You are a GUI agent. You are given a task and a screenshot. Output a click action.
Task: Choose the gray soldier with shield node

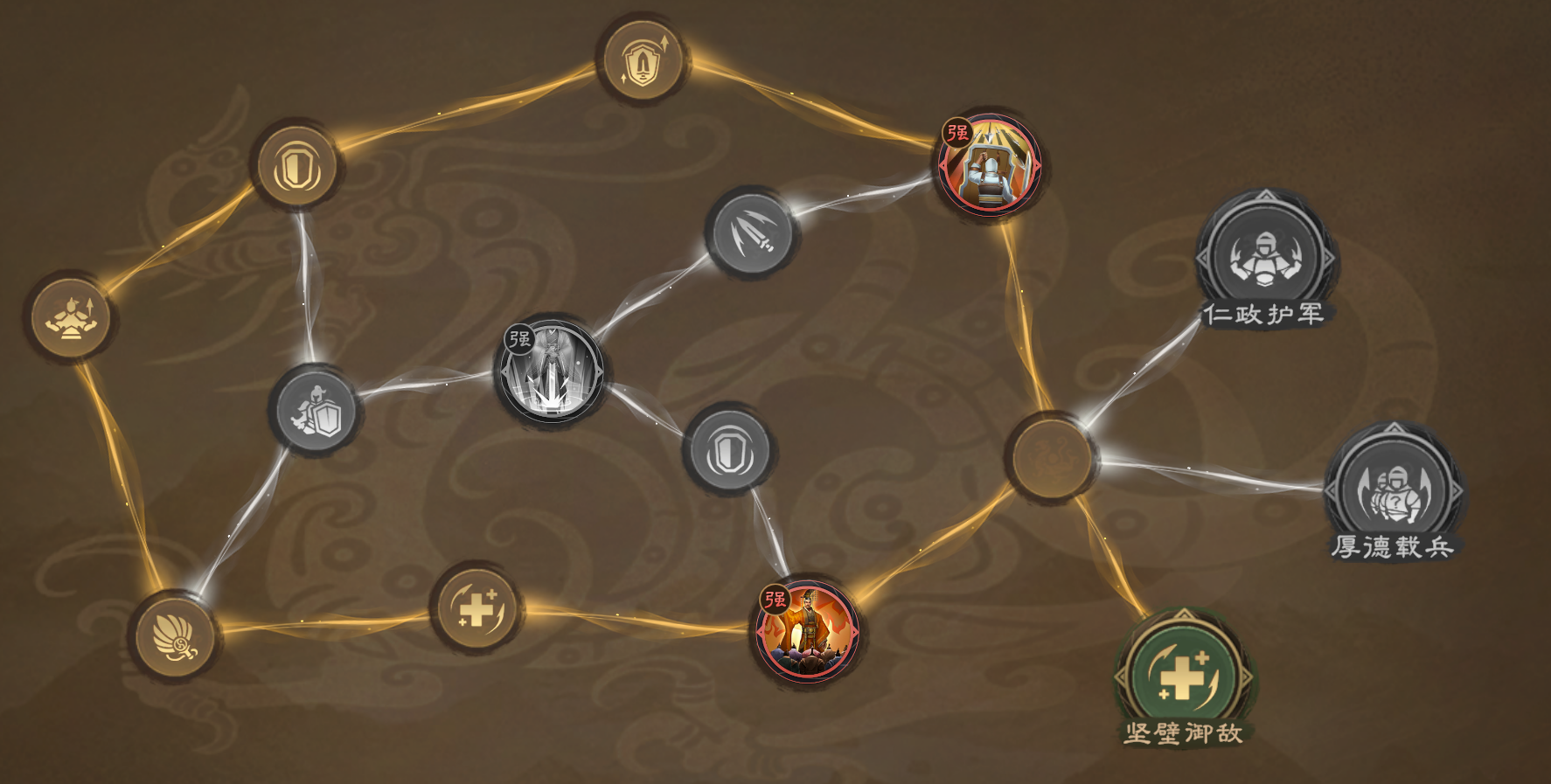tap(316, 411)
